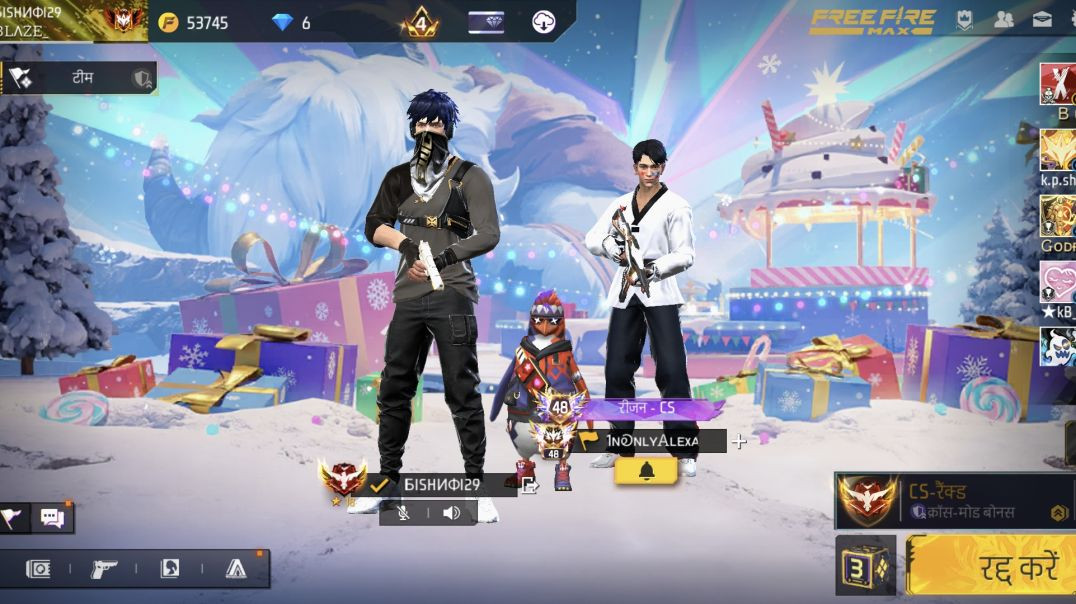Ring the yellow bell under 1nOnlyAlexa
The image size is (1076, 604).
click(x=646, y=470)
